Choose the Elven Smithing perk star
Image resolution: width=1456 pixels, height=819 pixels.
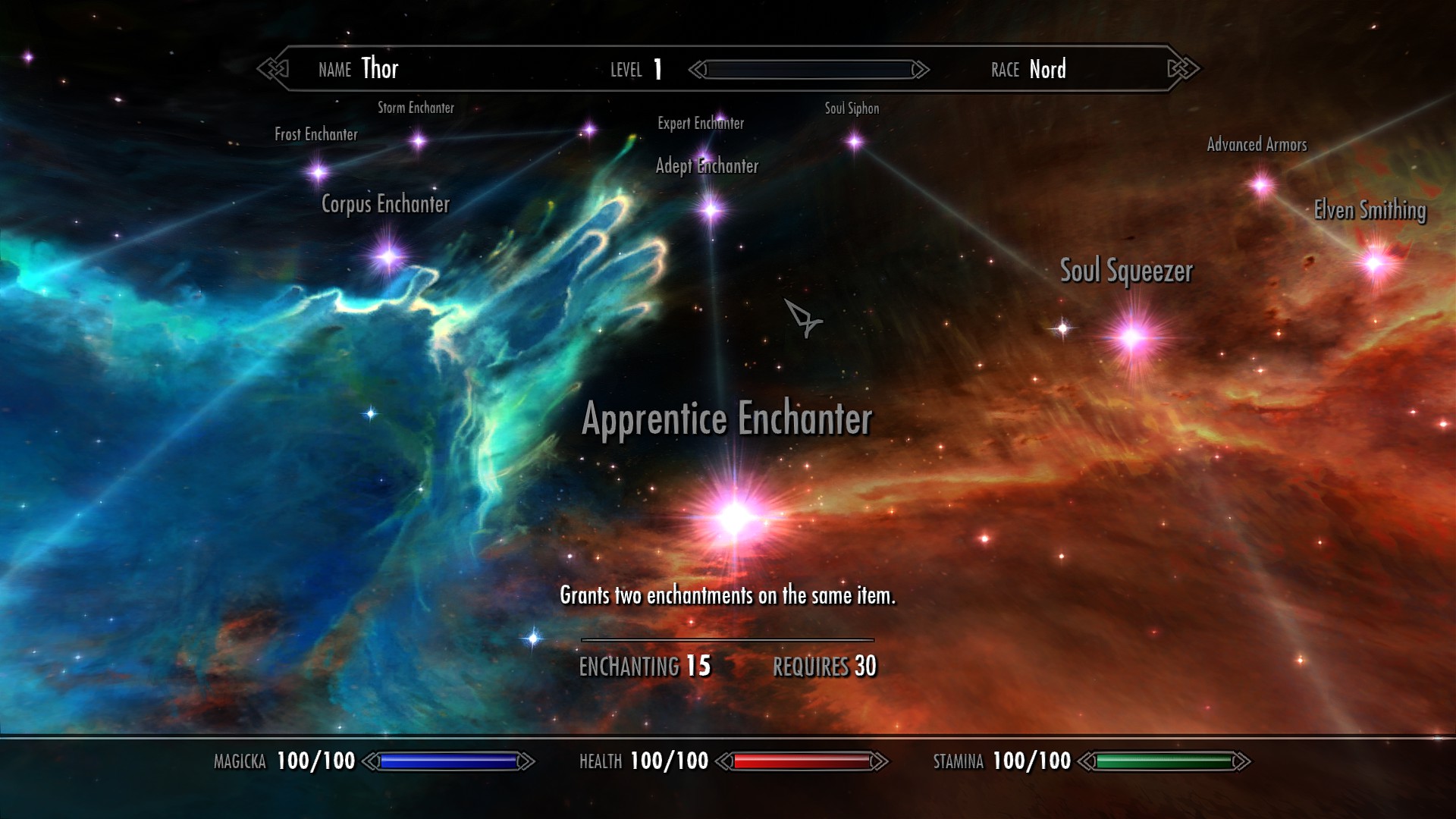pos(1374,263)
